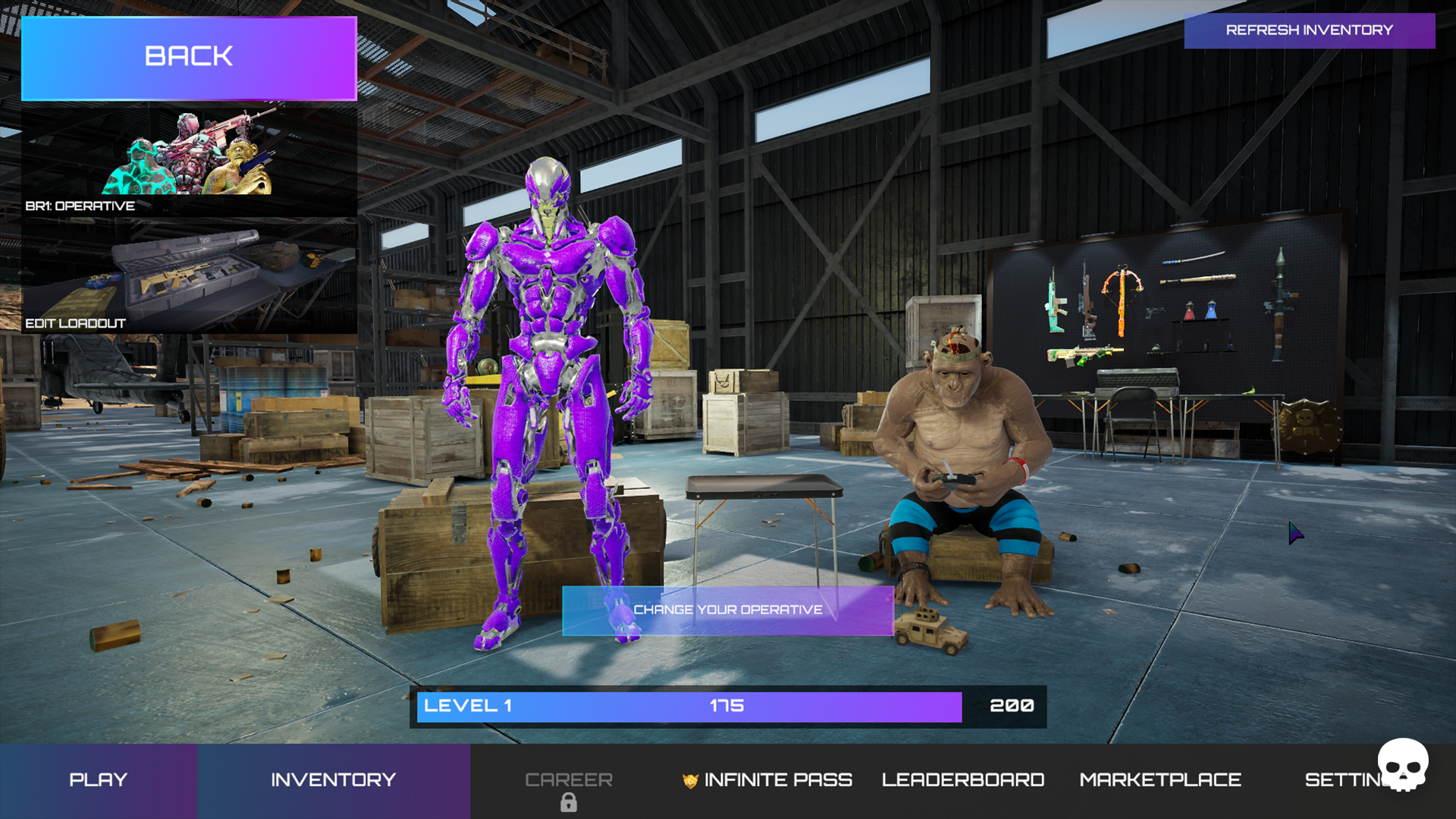Image resolution: width=1456 pixels, height=819 pixels.
Task: Open the Inventory tab
Action: click(x=333, y=779)
